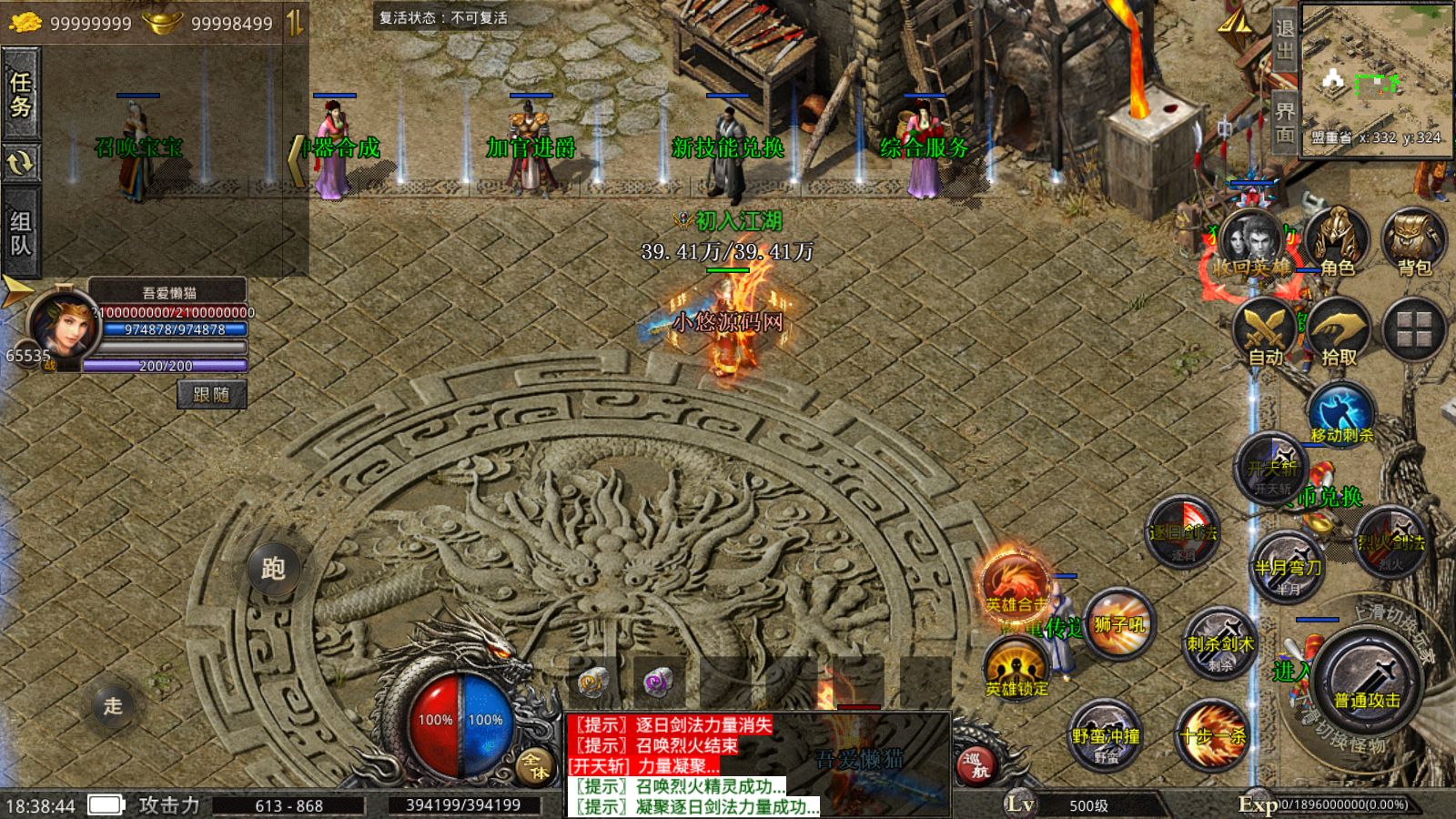Image resolution: width=1456 pixels, height=819 pixels.
Task: Toggle the 走 walk button
Action: pyautogui.click(x=113, y=705)
